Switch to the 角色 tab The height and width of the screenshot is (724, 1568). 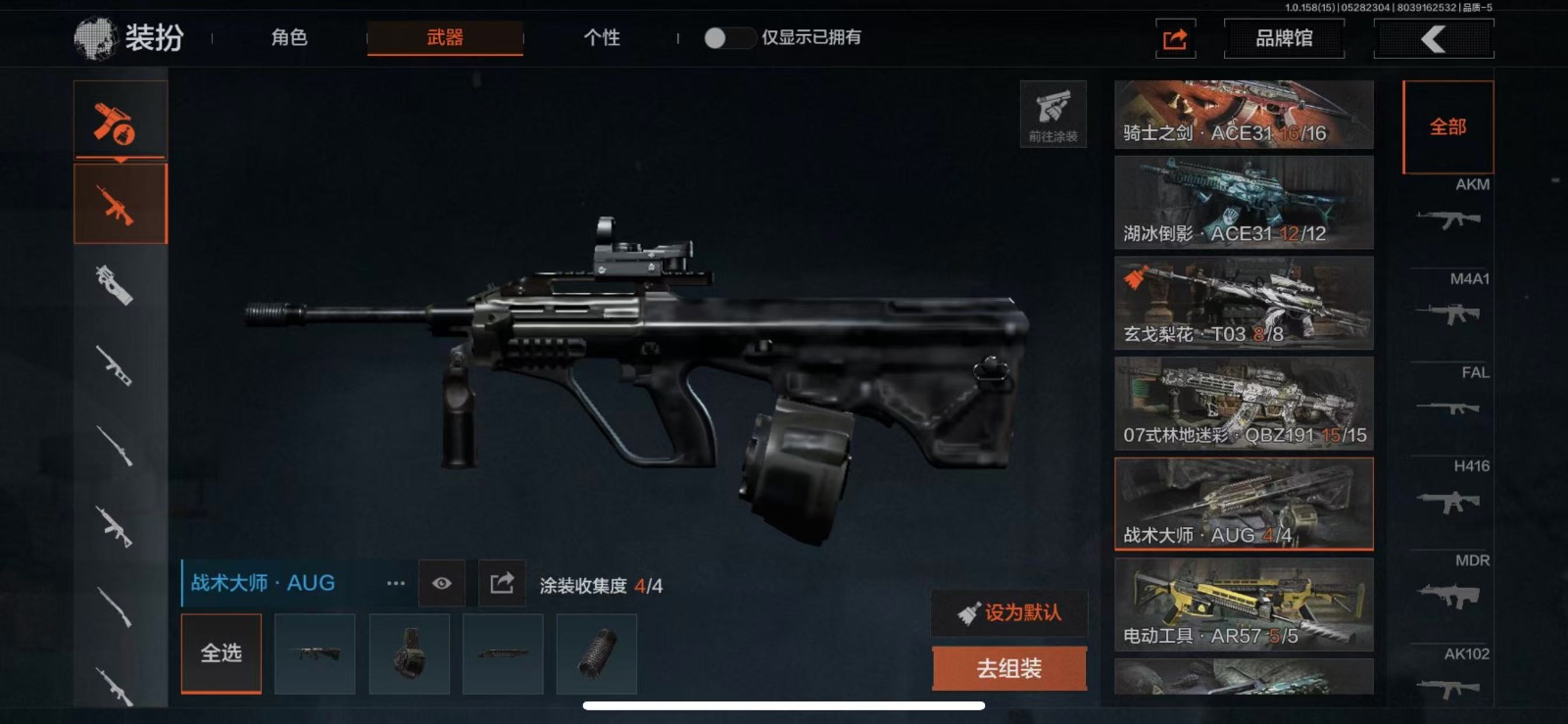coord(289,37)
